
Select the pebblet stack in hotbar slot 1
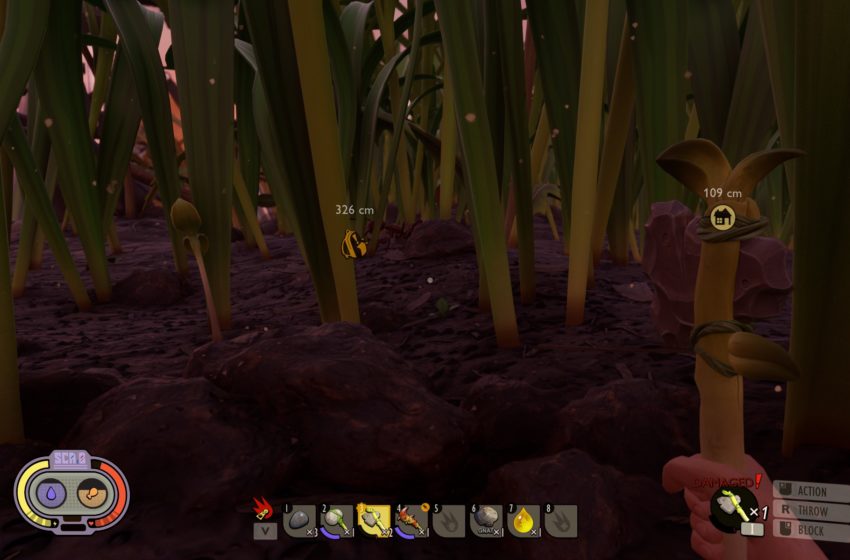point(299,520)
